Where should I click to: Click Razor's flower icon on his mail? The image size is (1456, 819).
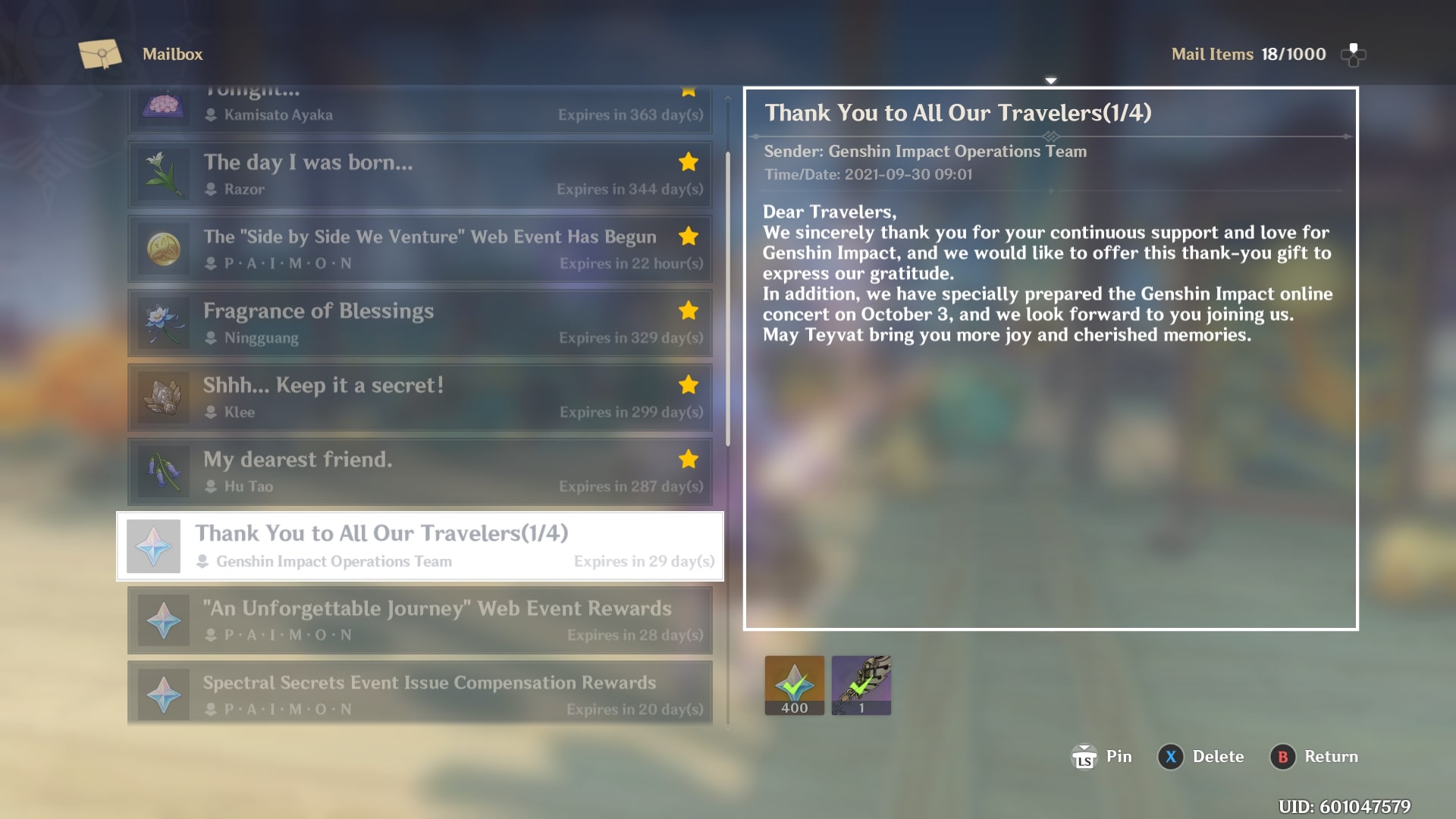[x=163, y=174]
